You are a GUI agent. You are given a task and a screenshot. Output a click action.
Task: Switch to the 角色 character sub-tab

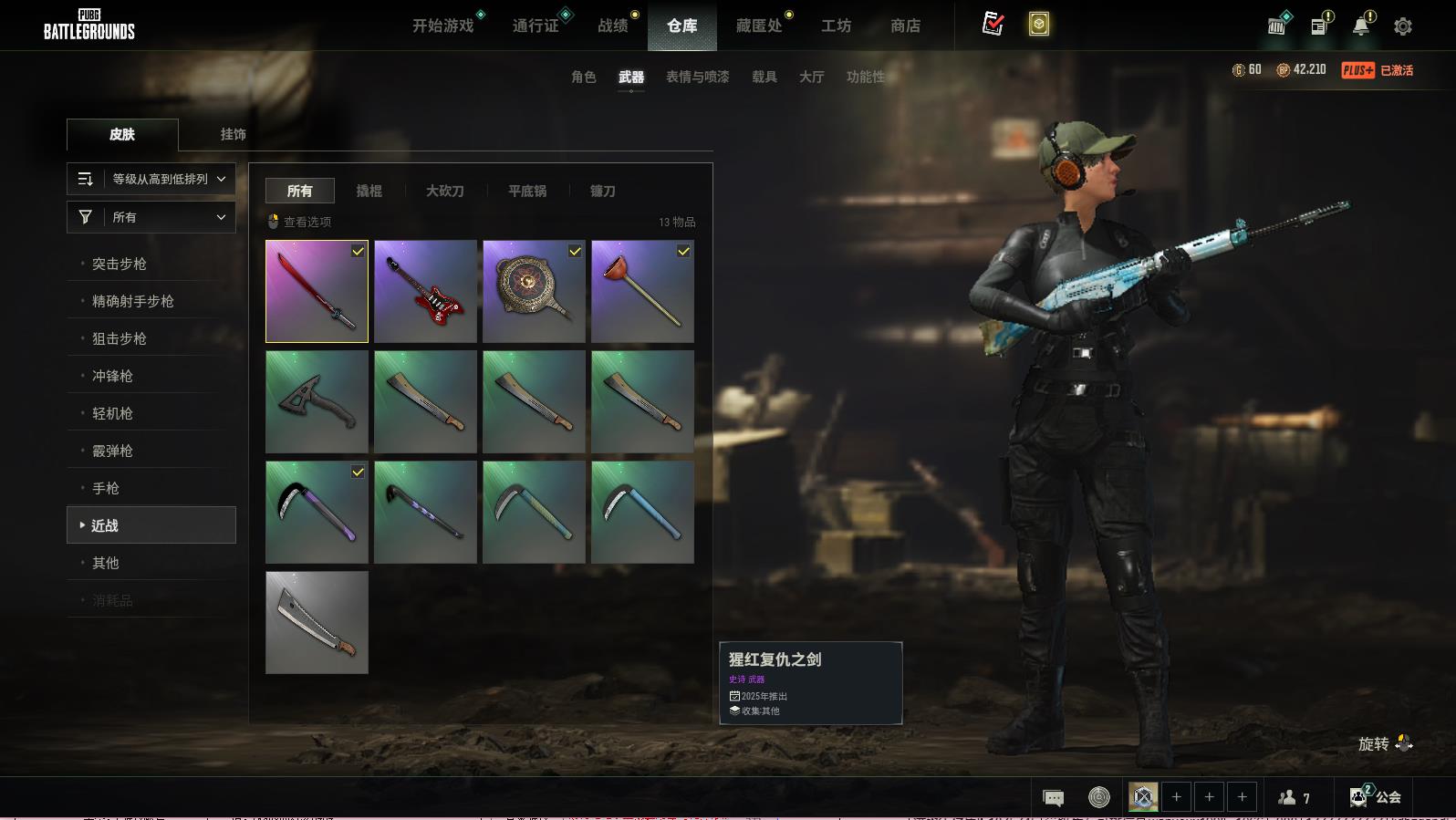click(583, 77)
